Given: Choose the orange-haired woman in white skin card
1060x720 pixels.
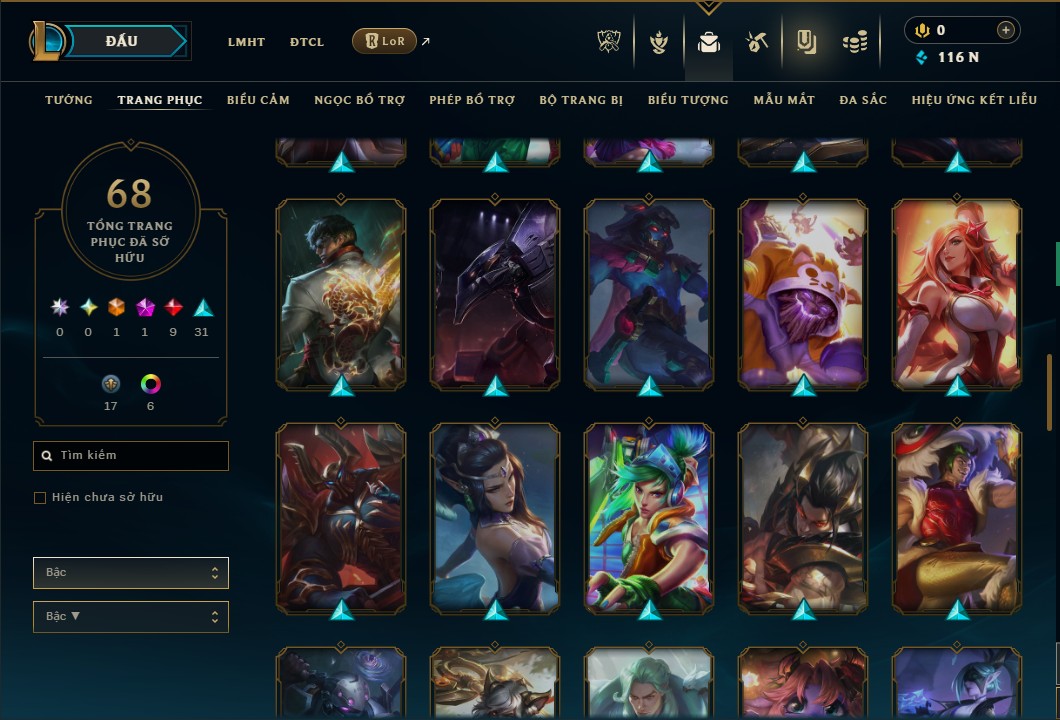Looking at the screenshot, I should (x=957, y=293).
